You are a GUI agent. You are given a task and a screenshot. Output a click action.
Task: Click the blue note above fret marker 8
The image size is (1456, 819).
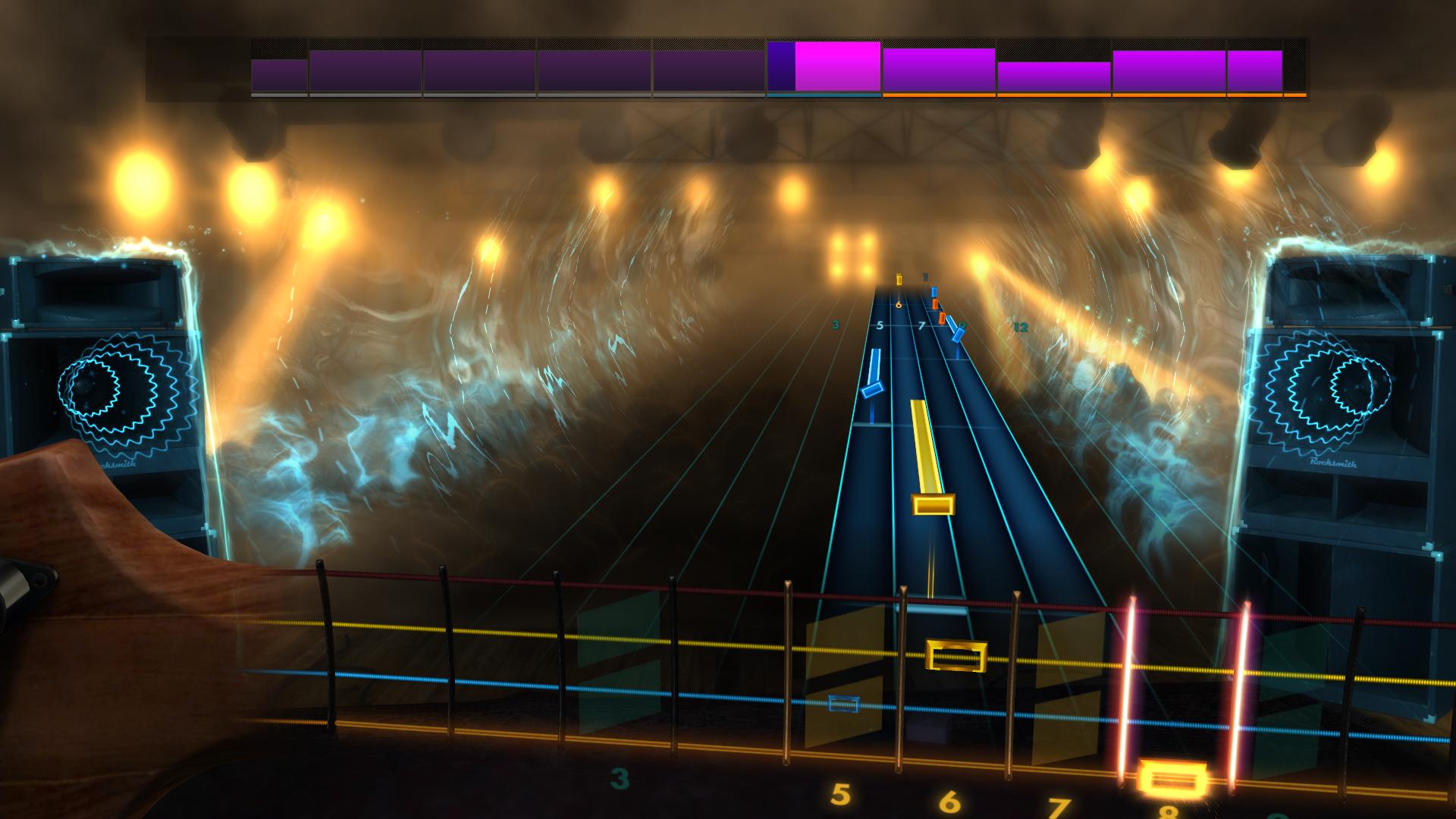(934, 291)
